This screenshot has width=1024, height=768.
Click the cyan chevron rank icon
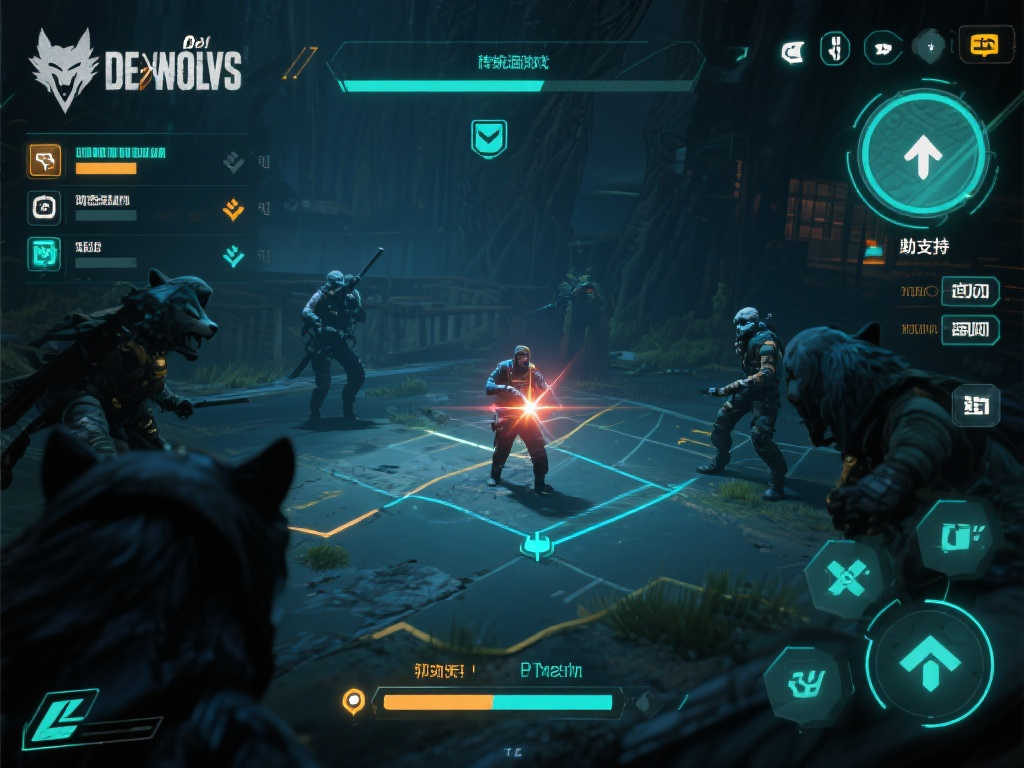pos(233,256)
